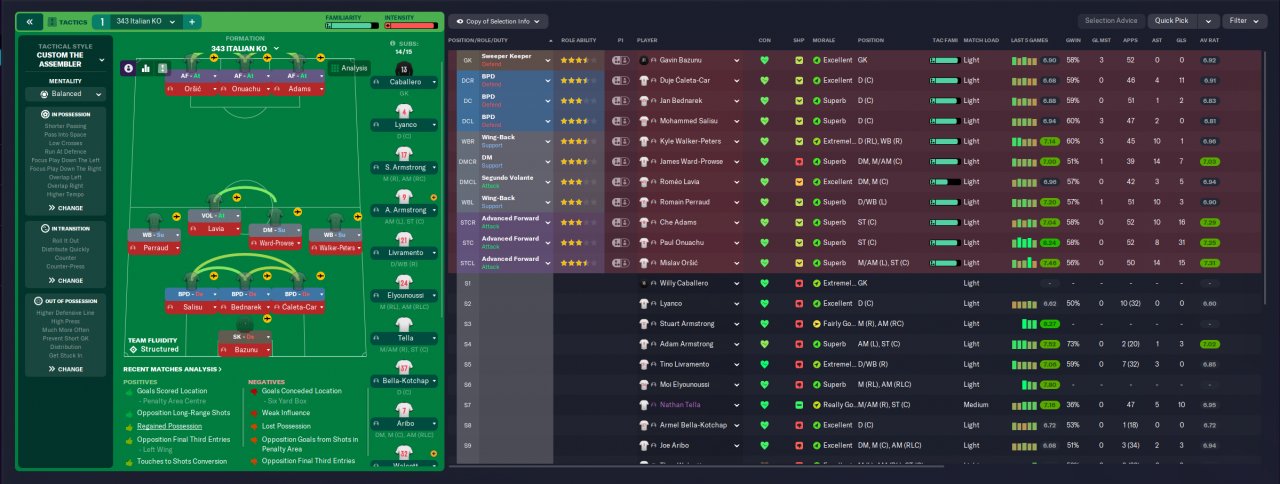
Task: Click Change under In Possession instructions
Action: [65, 208]
